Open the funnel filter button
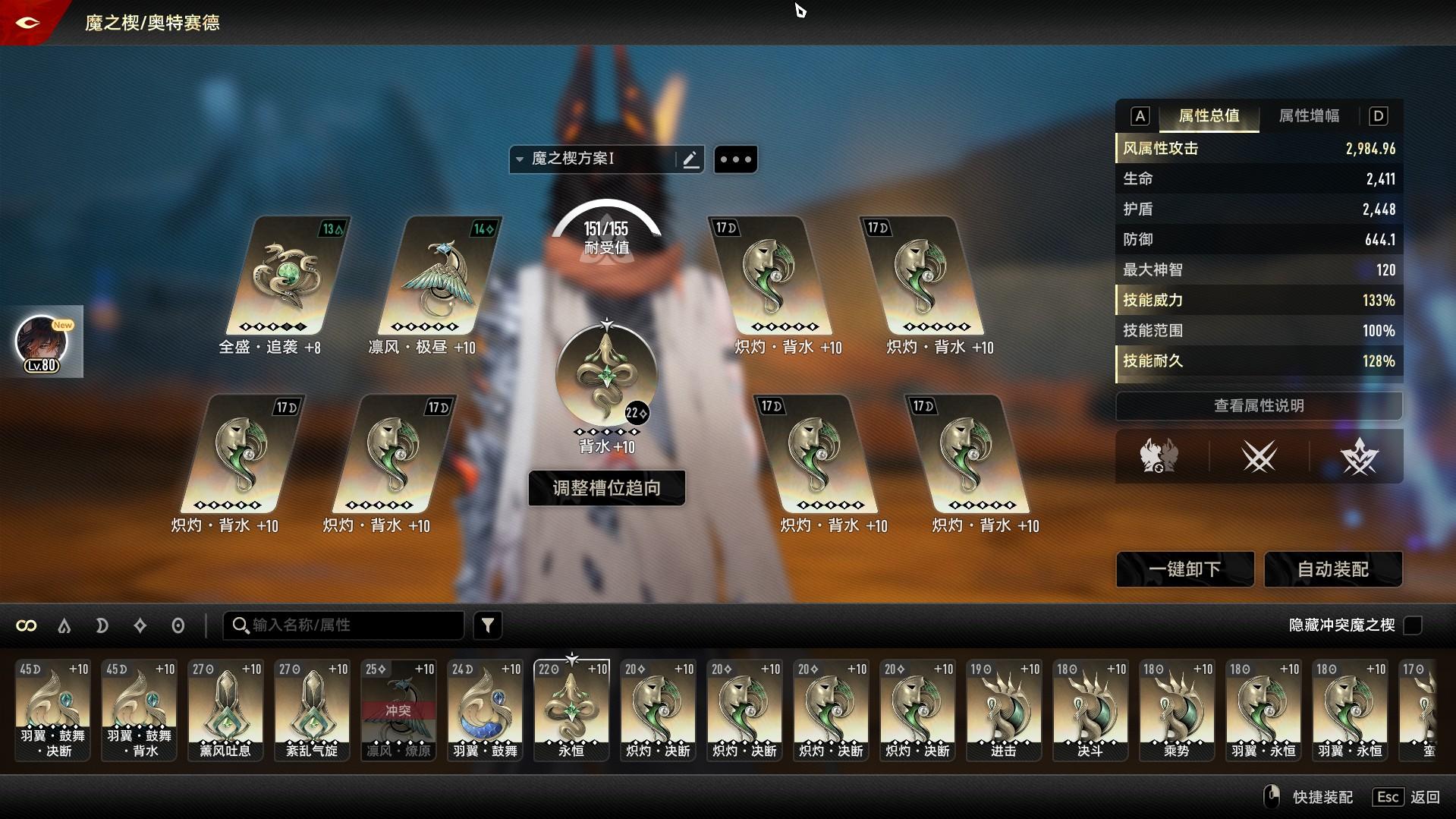Viewport: 1456px width, 819px height. 488,625
